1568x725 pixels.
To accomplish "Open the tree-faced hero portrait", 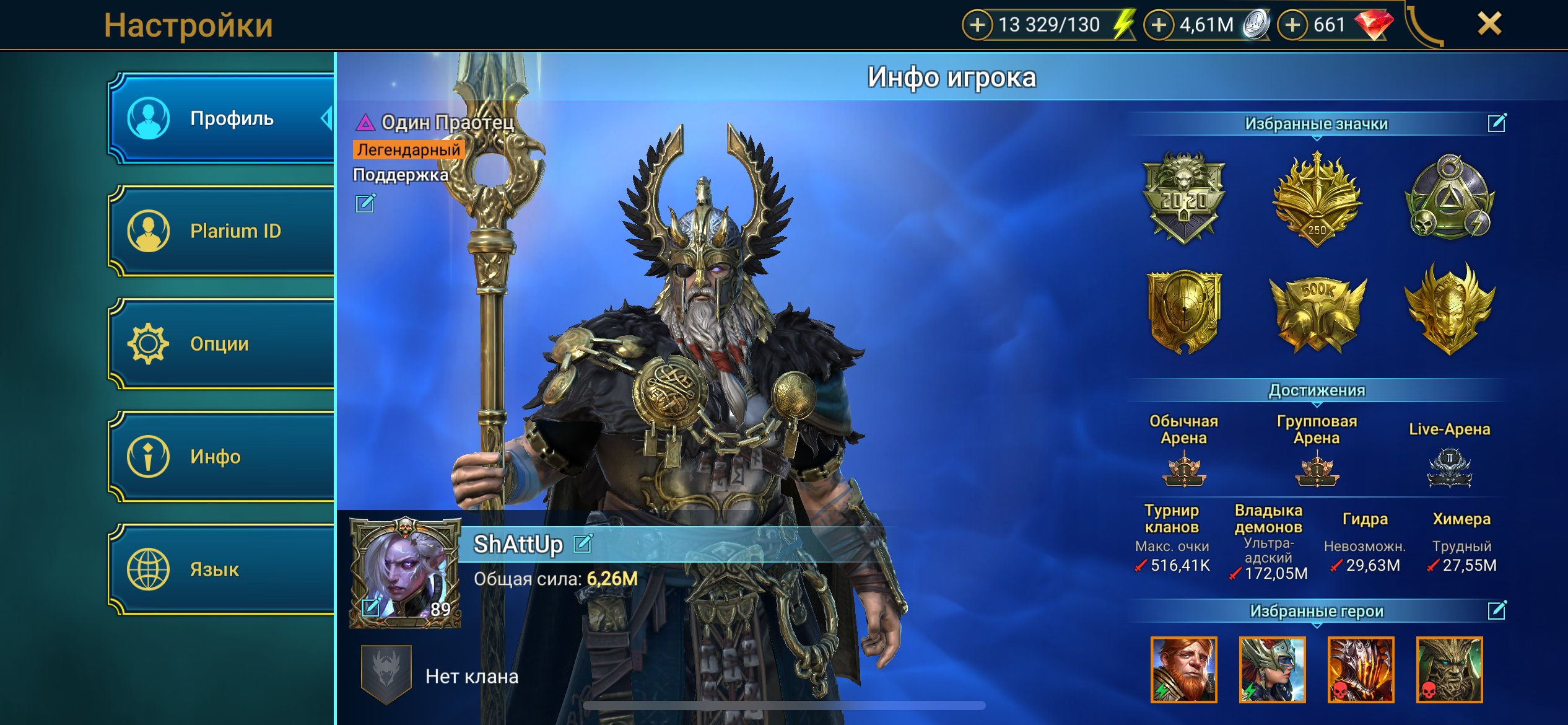I will 1449,670.
